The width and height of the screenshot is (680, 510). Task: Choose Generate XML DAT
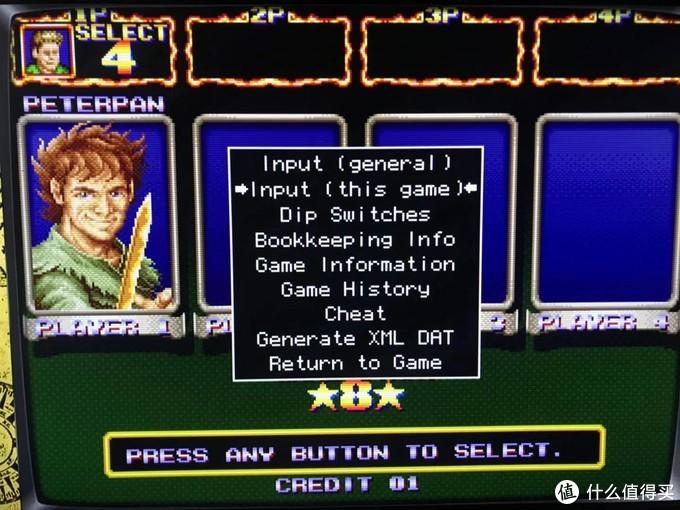355,339
